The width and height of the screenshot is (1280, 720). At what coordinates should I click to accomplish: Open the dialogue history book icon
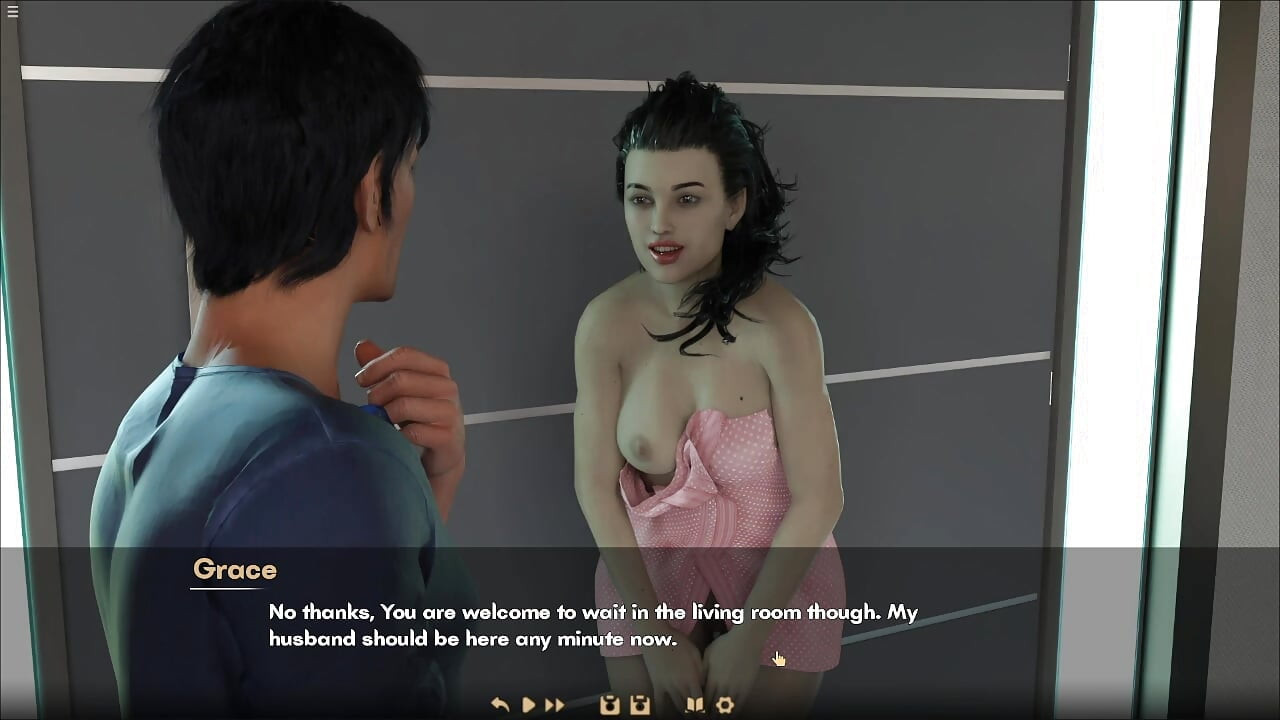click(x=694, y=705)
